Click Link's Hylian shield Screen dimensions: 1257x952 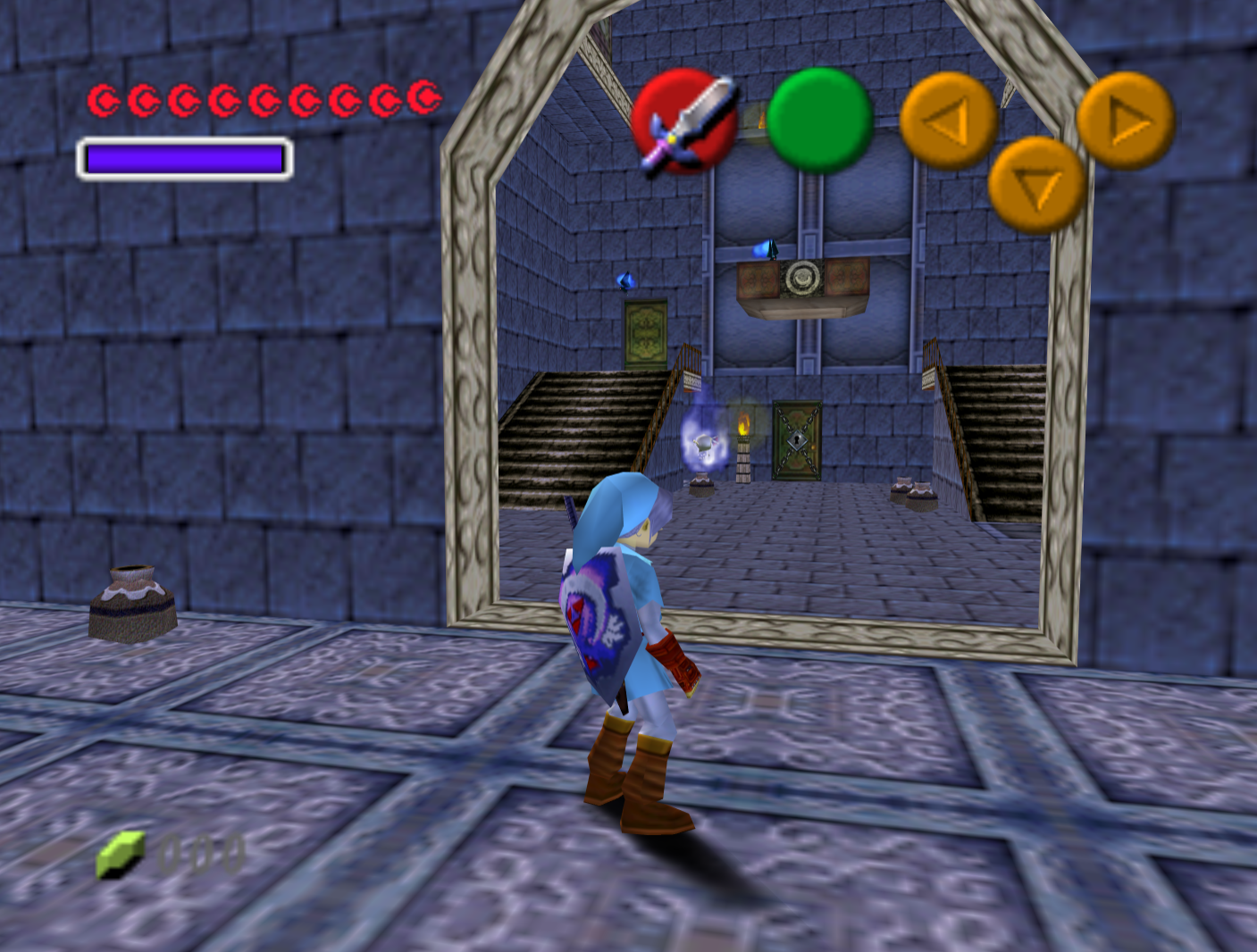click(599, 616)
